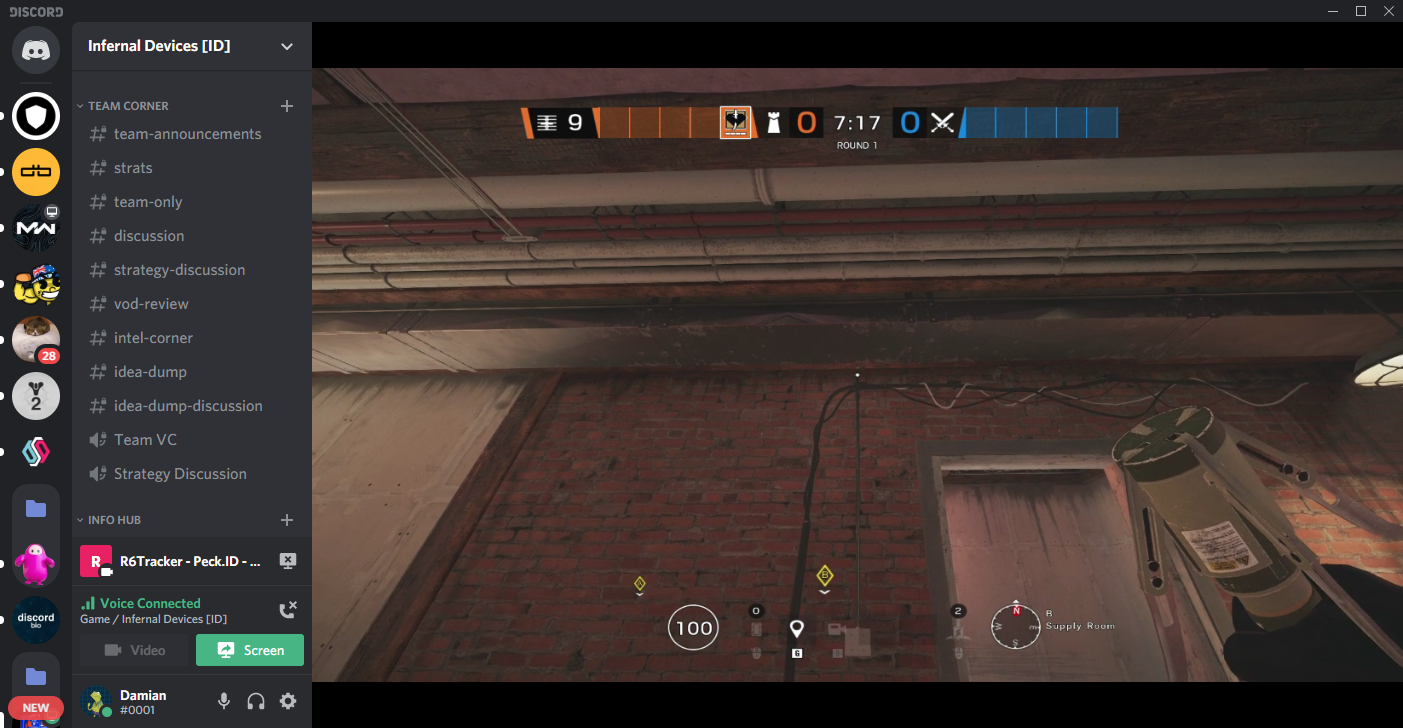Image resolution: width=1403 pixels, height=728 pixels.
Task: Select the yellow A objective marker
Action: [640, 583]
